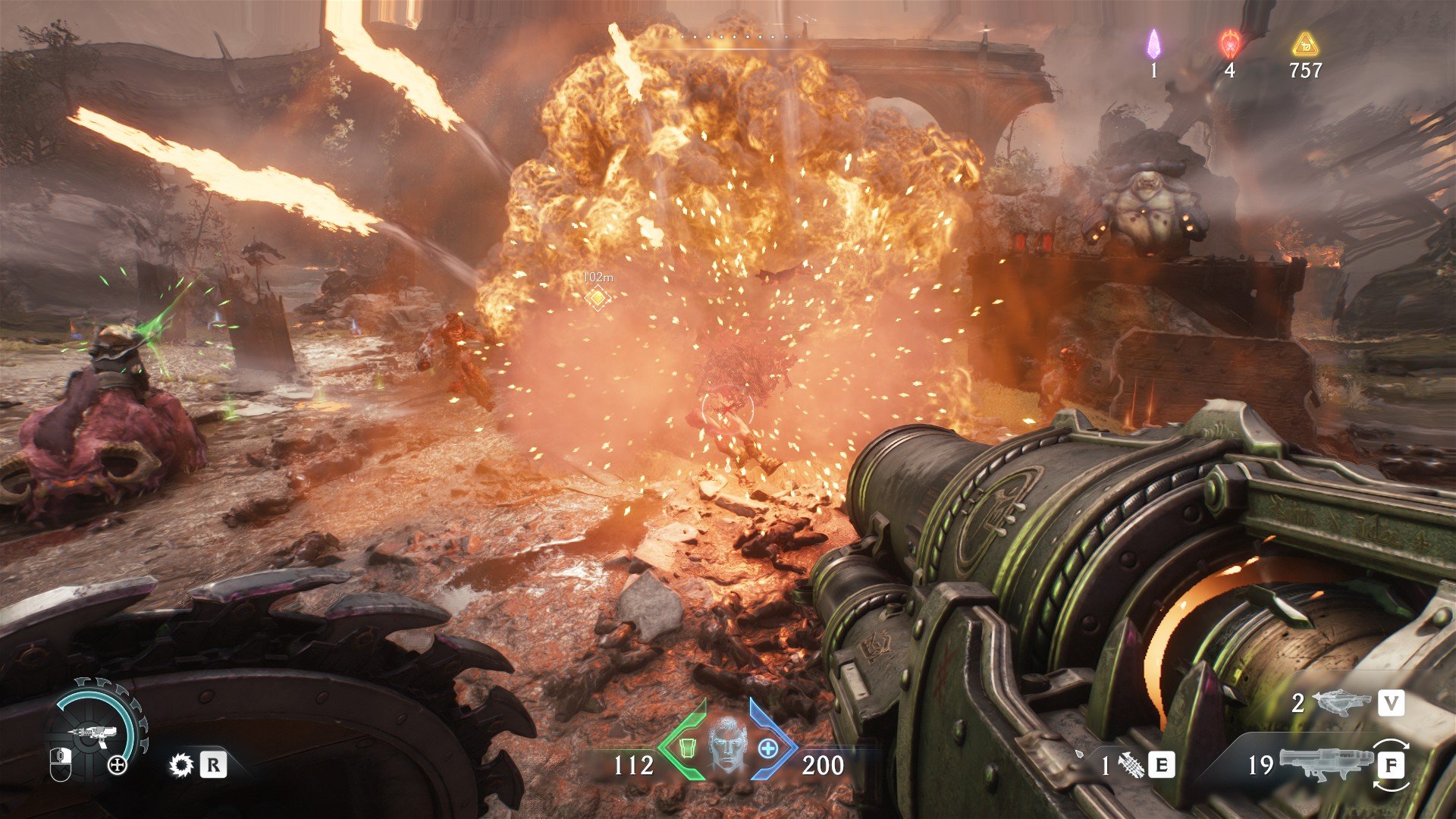
Task: Select the circular weapon gauge with the gun
Action: pyautogui.click(x=96, y=730)
